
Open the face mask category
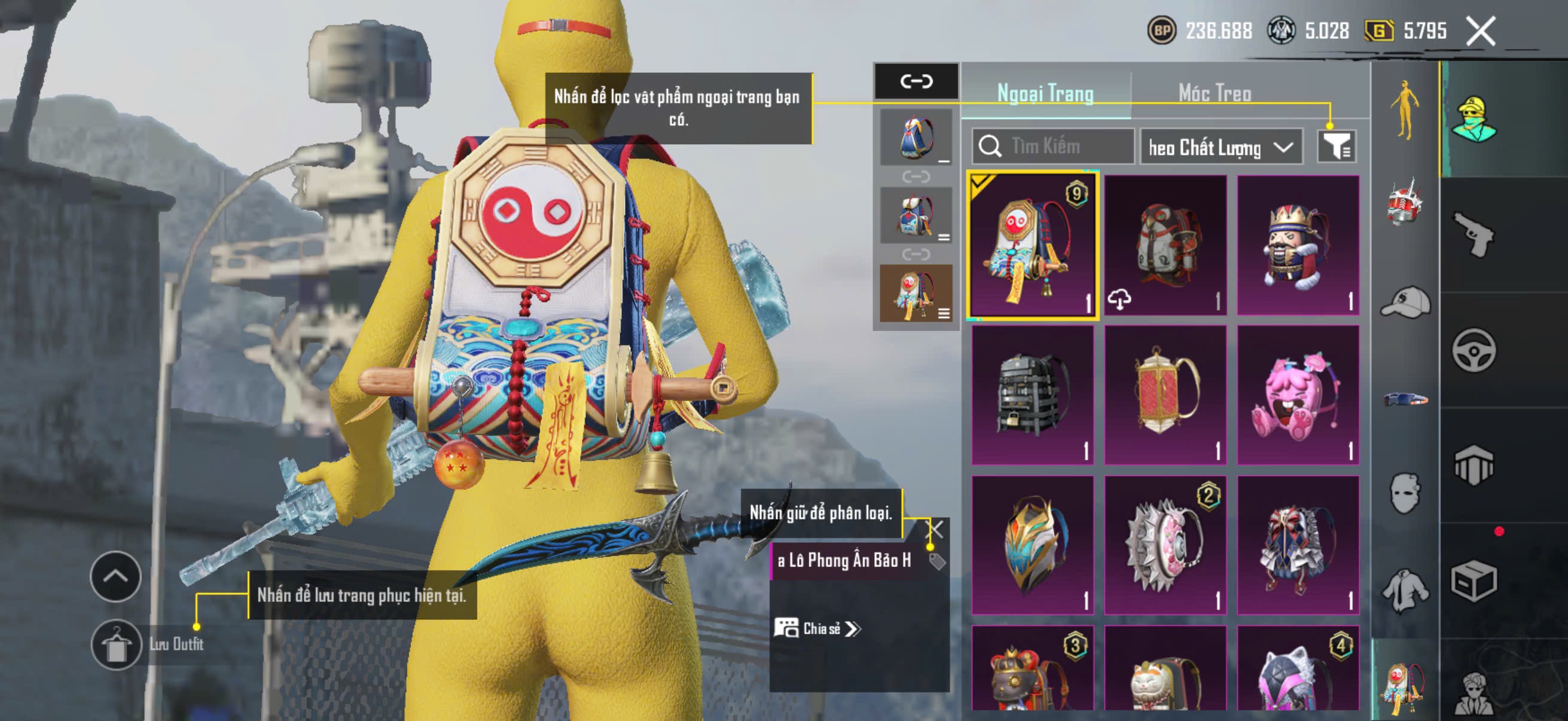1405,493
